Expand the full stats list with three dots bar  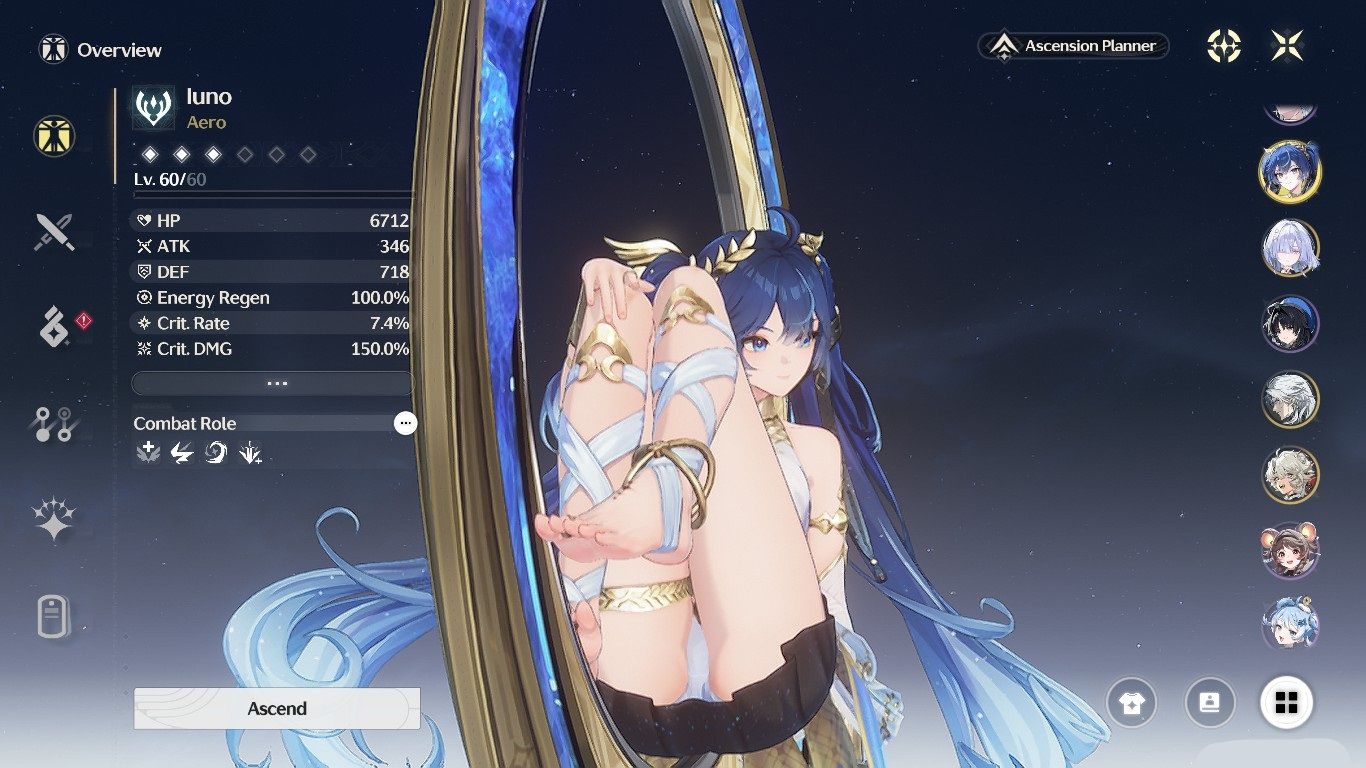point(272,383)
